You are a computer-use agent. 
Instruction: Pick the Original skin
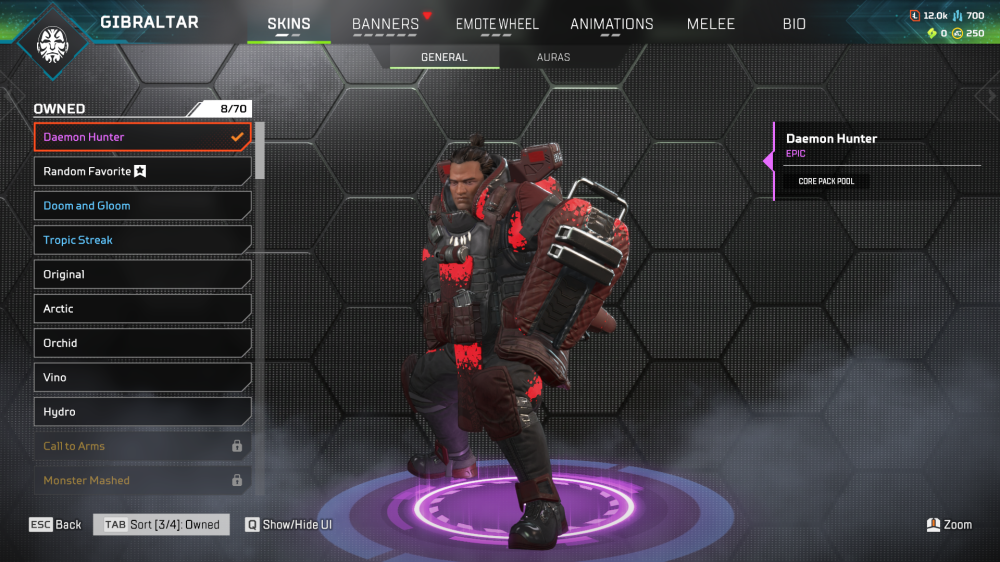coord(142,274)
